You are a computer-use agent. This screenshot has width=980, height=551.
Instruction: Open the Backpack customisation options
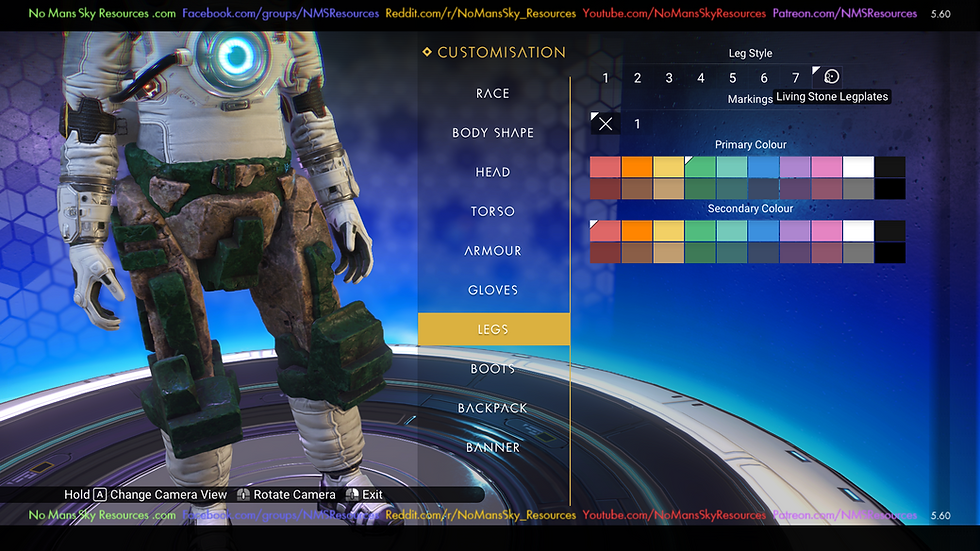point(493,408)
